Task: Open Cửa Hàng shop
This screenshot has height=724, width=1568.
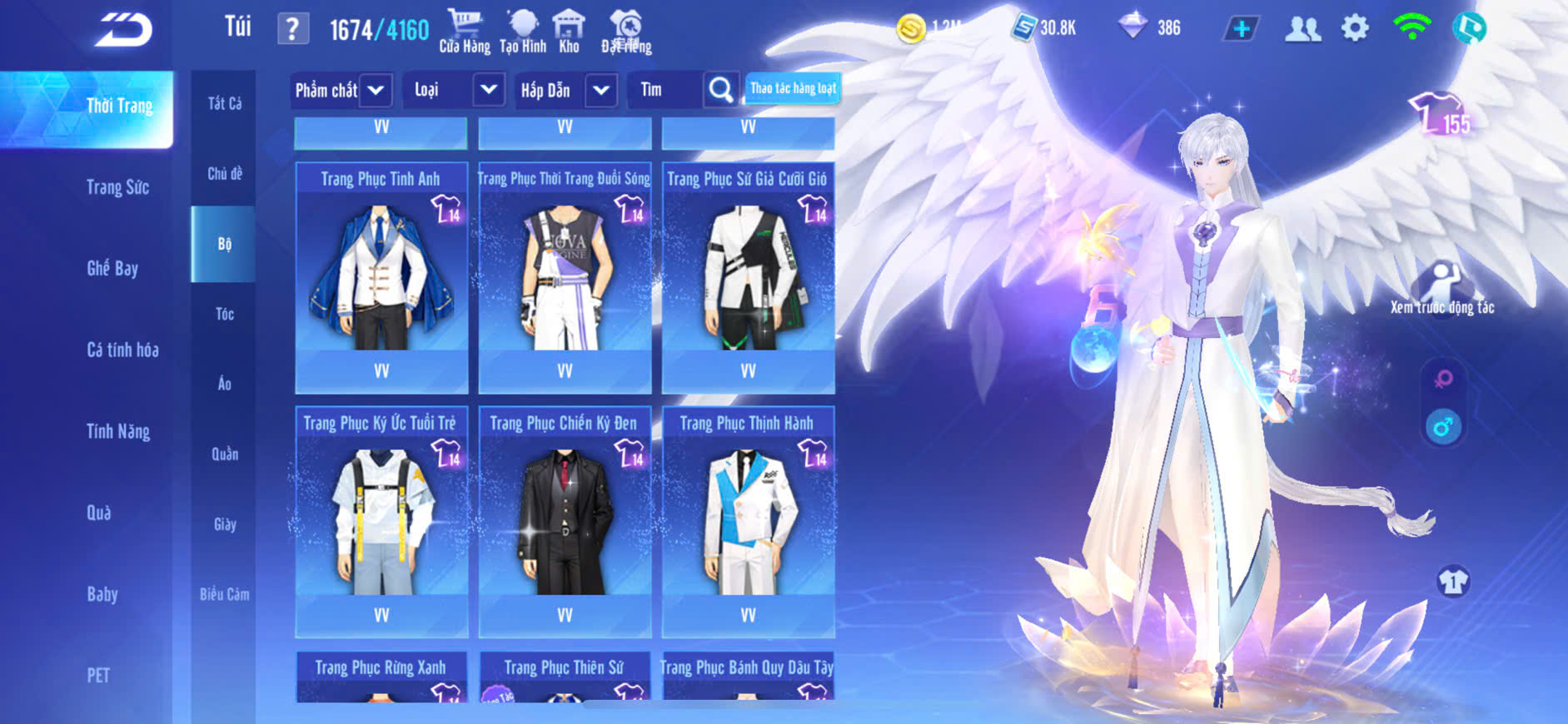Action: pos(465,32)
